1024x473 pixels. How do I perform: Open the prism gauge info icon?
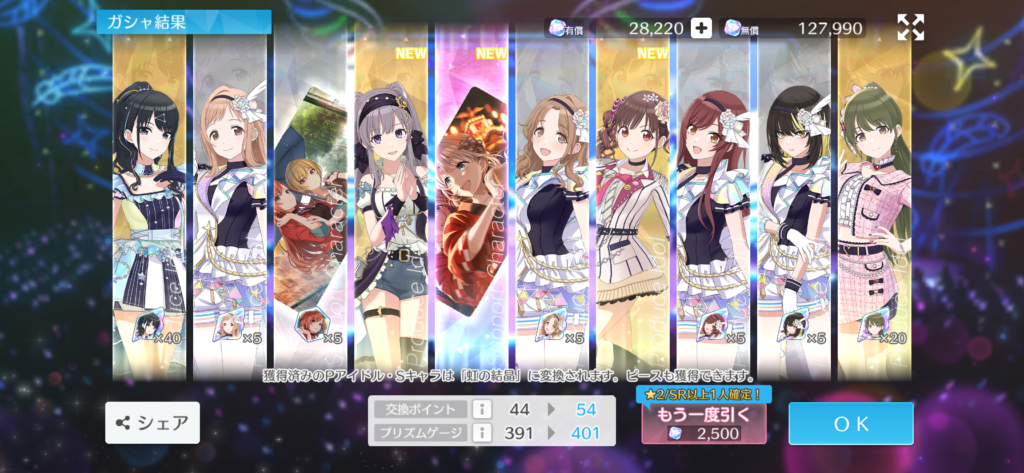[480, 432]
